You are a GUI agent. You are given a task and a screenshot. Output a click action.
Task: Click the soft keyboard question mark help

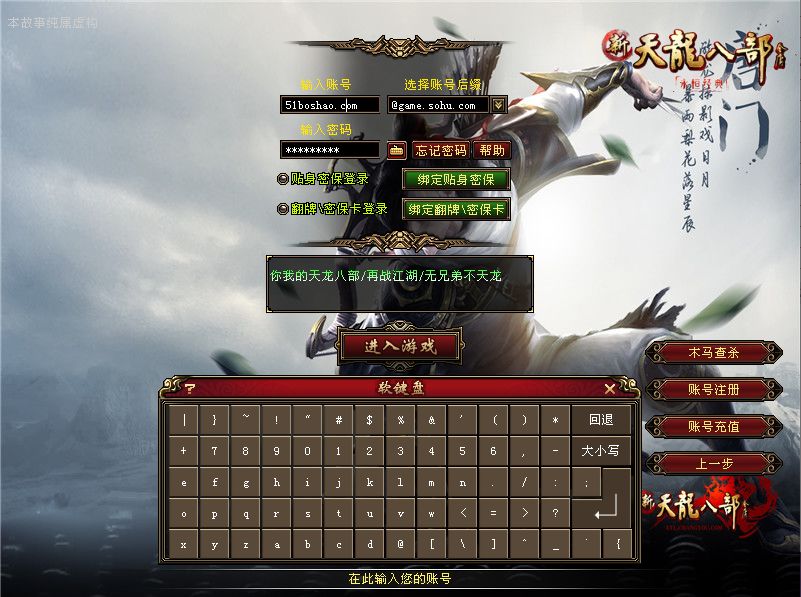click(190, 389)
